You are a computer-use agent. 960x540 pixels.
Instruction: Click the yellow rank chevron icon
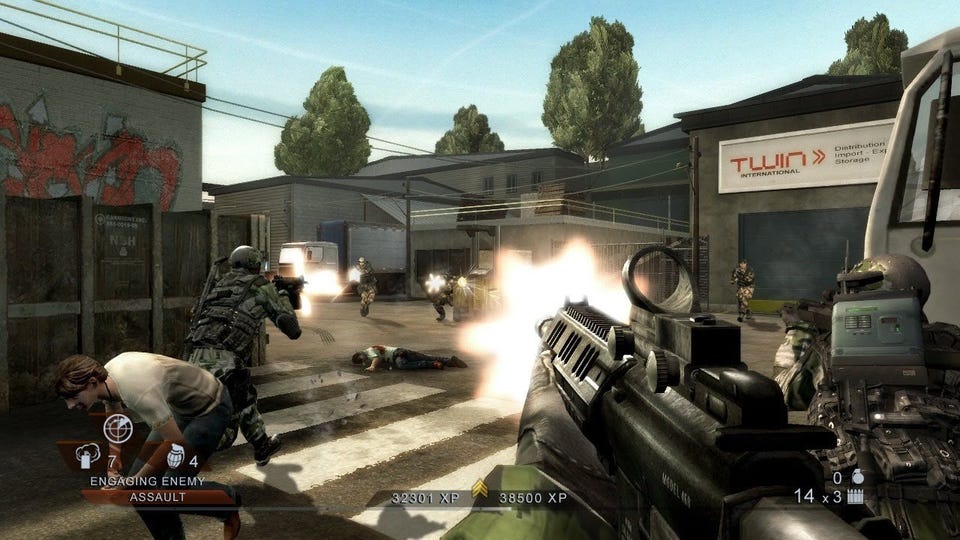479,489
